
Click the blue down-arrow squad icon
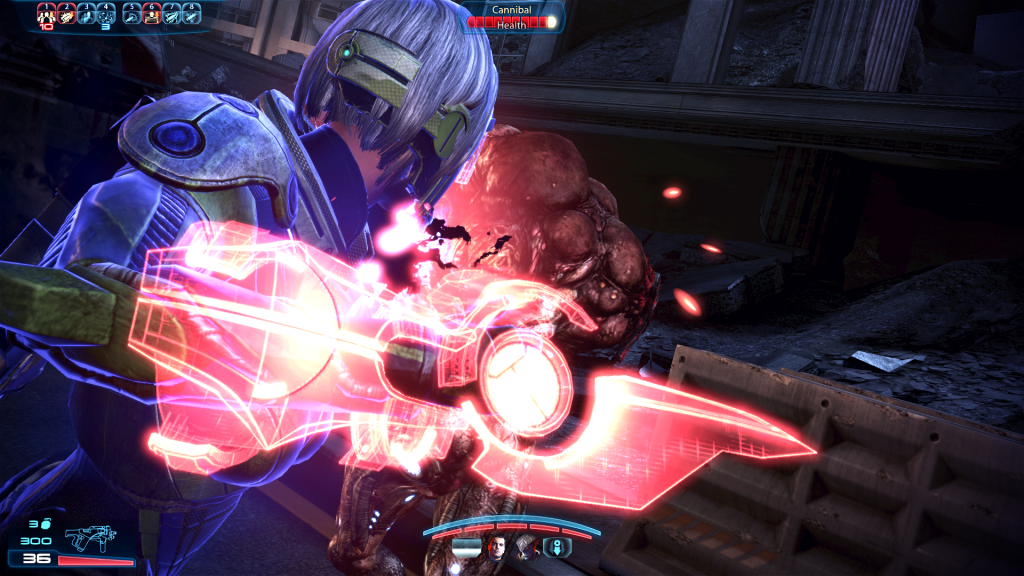[x=557, y=546]
